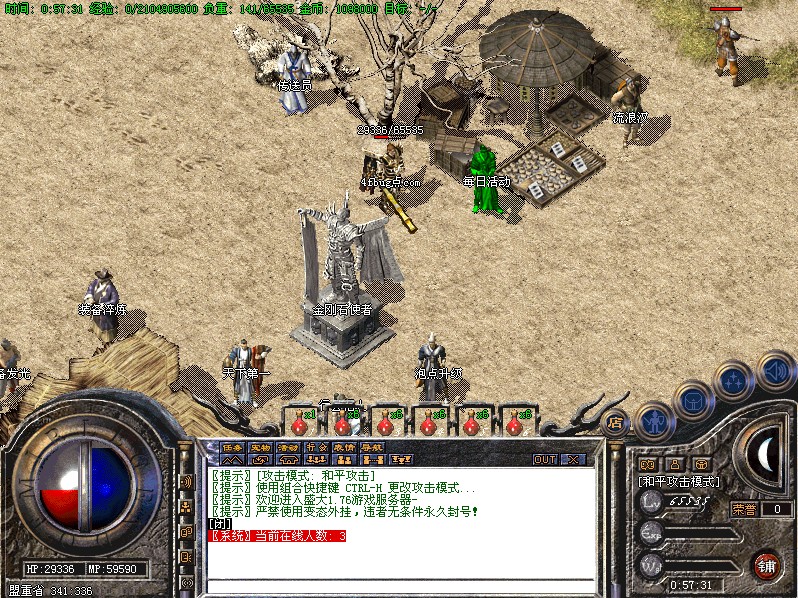The width and height of the screenshot is (798, 598).
Task: Open the red 铺 stall button
Action: [x=767, y=564]
